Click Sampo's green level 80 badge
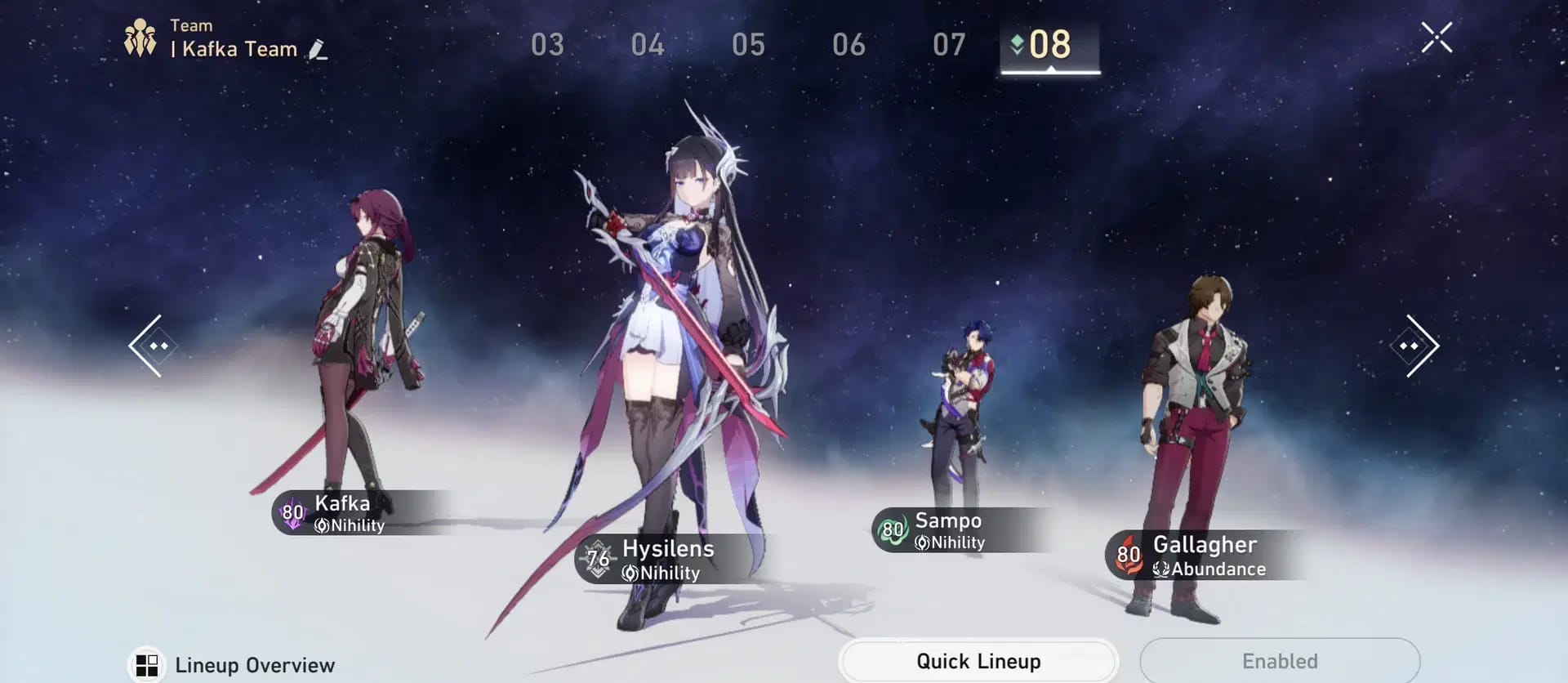Screen dimensions: 1568x683 pyautogui.click(x=892, y=530)
